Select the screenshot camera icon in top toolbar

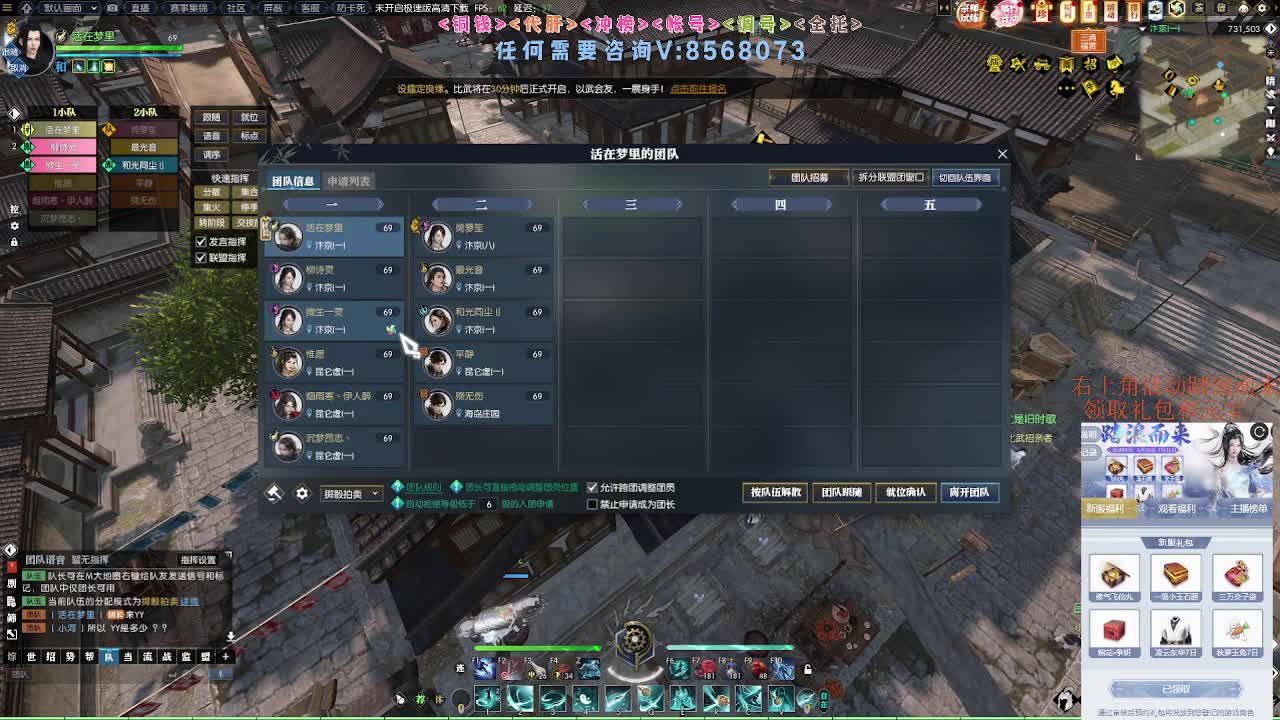tap(112, 7)
